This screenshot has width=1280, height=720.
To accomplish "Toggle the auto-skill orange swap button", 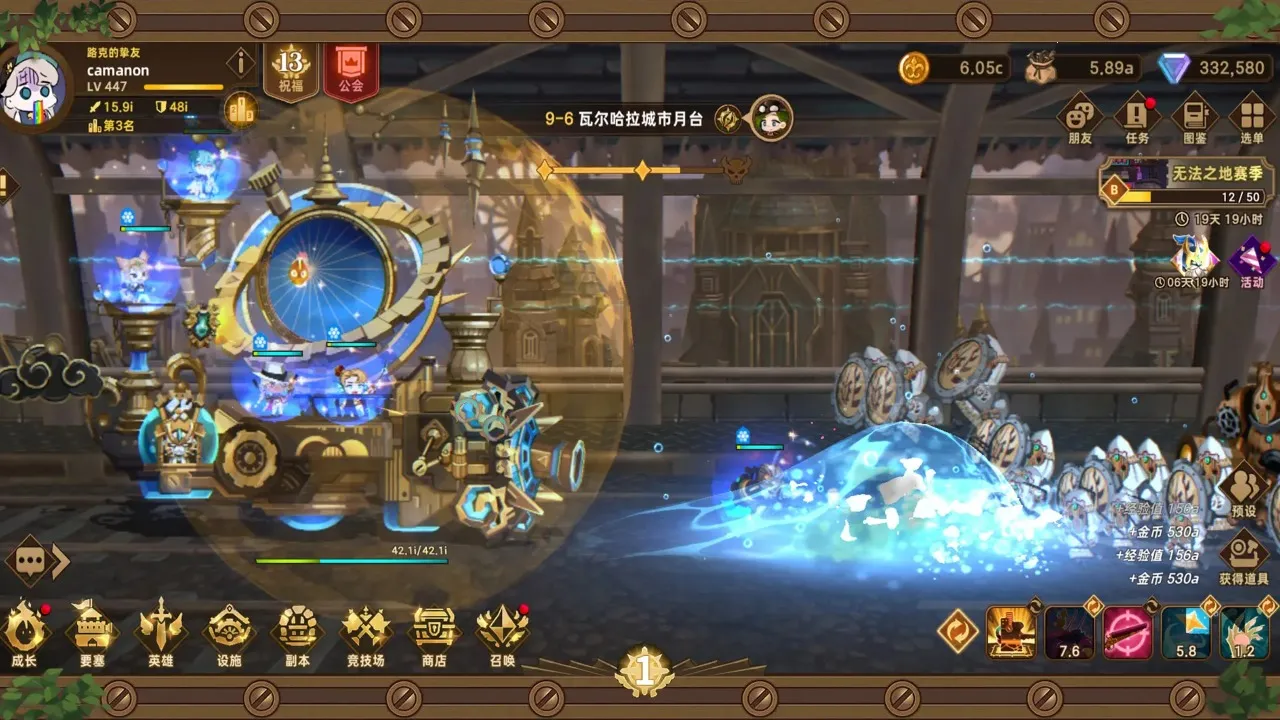I will (x=957, y=632).
